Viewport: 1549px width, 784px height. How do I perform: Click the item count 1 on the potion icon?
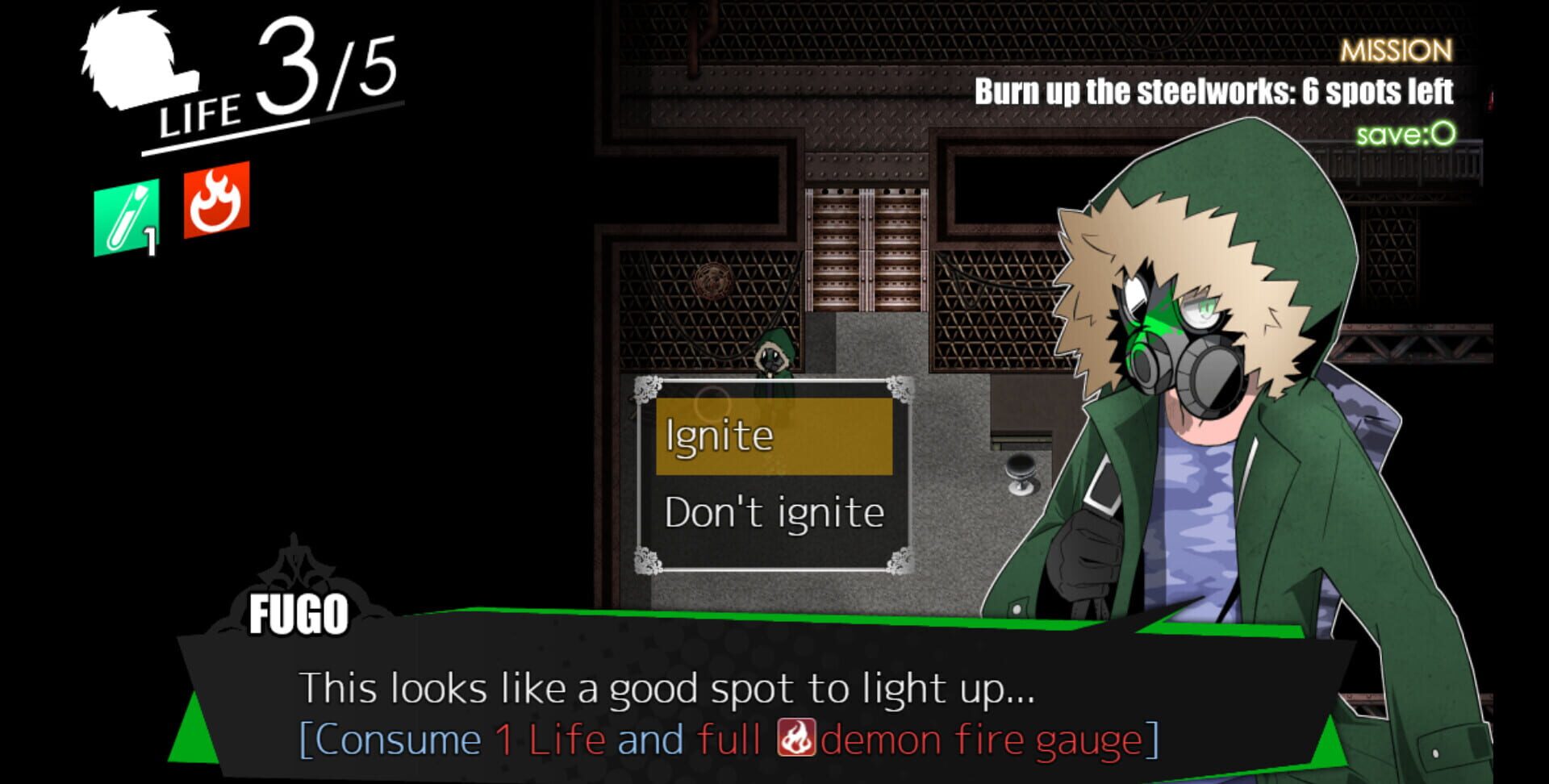[149, 238]
